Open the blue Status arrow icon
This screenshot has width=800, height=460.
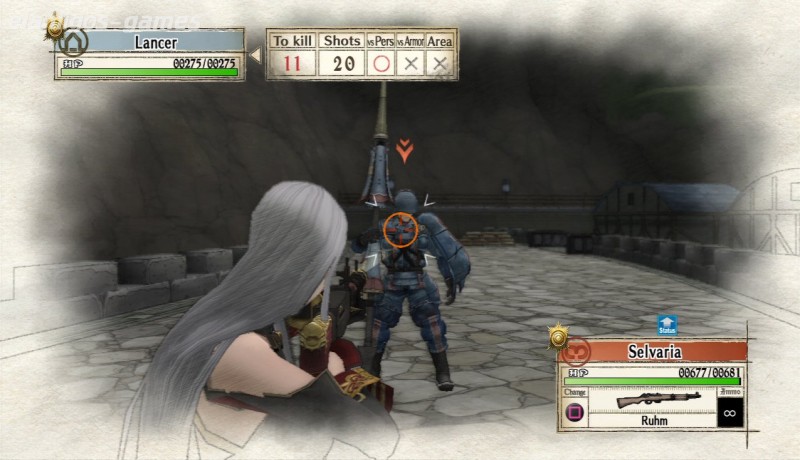tap(667, 326)
